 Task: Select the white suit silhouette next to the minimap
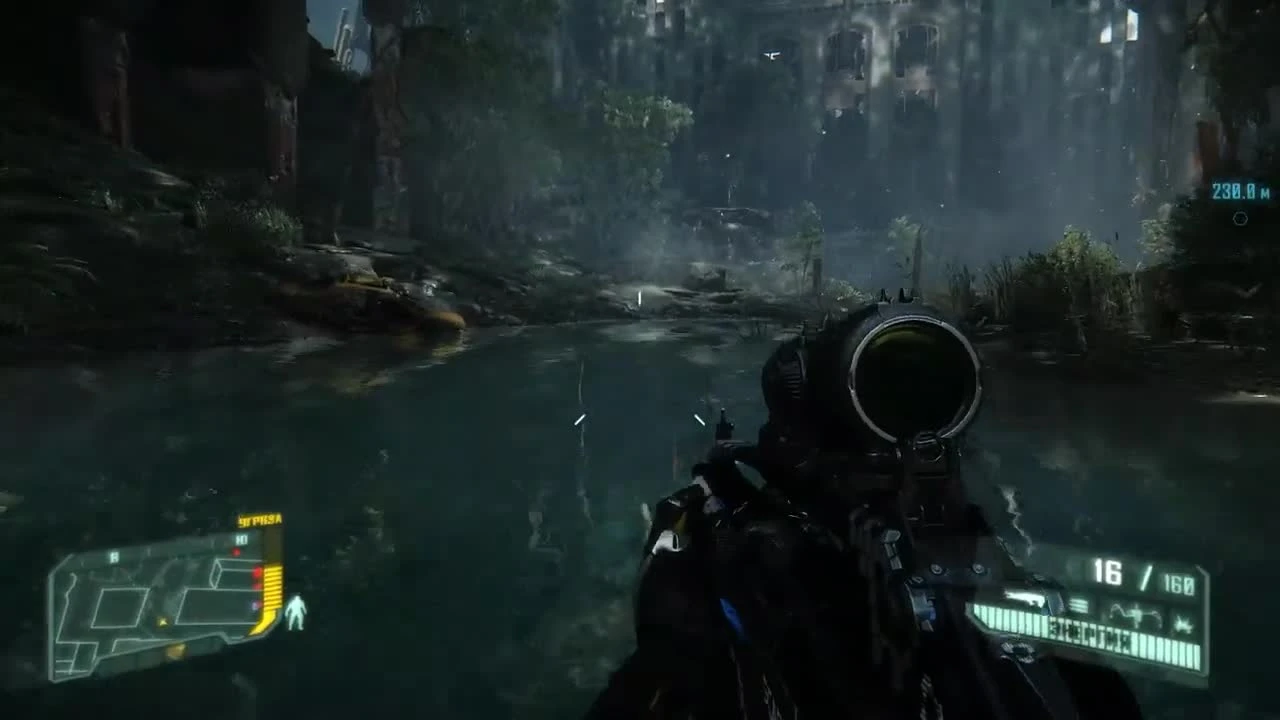point(295,612)
